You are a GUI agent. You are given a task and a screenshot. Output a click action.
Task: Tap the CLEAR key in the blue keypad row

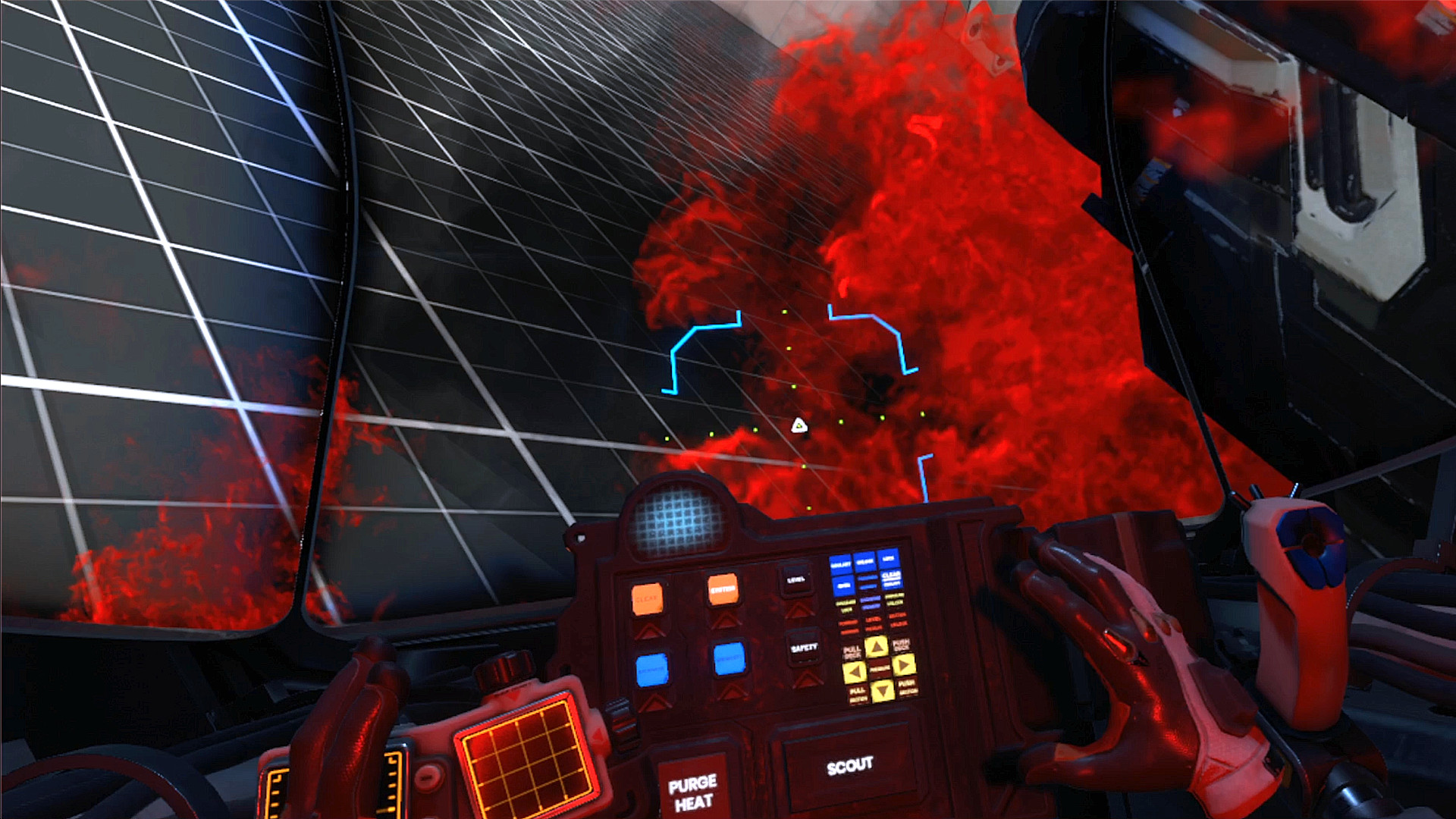tap(893, 580)
